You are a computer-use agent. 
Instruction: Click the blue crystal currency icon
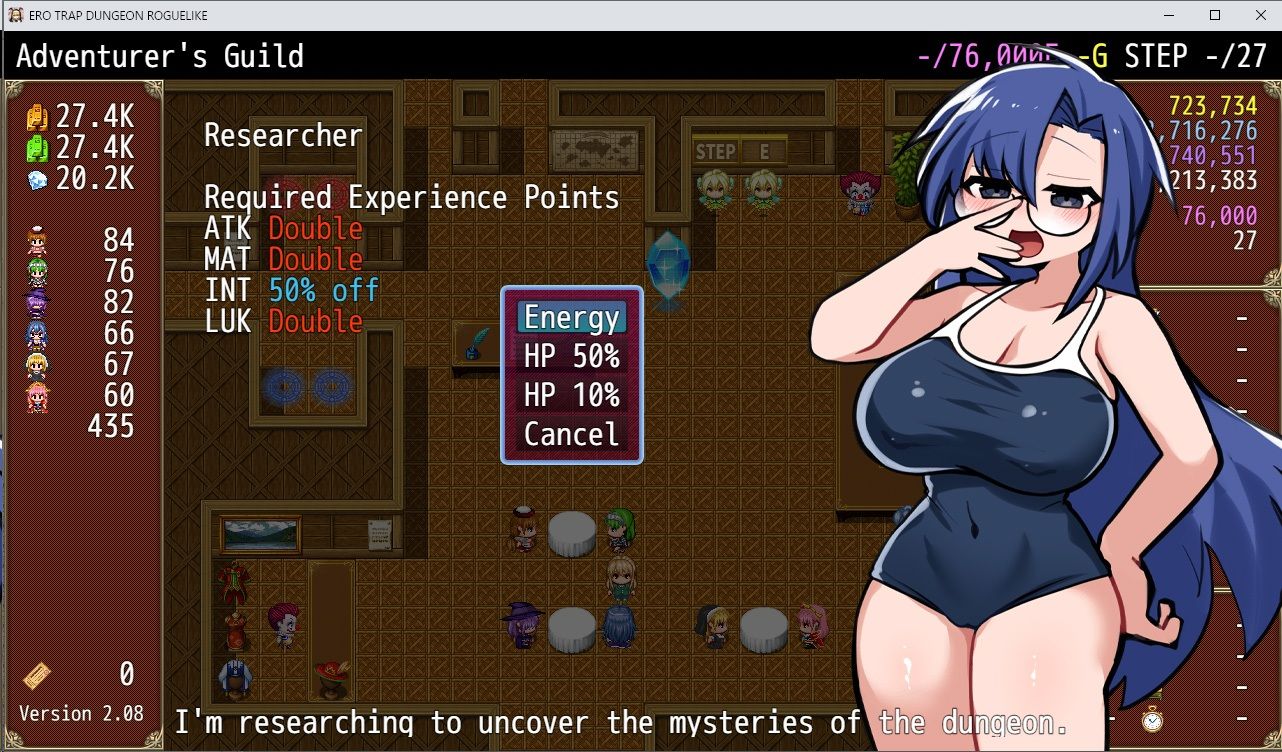(37, 177)
